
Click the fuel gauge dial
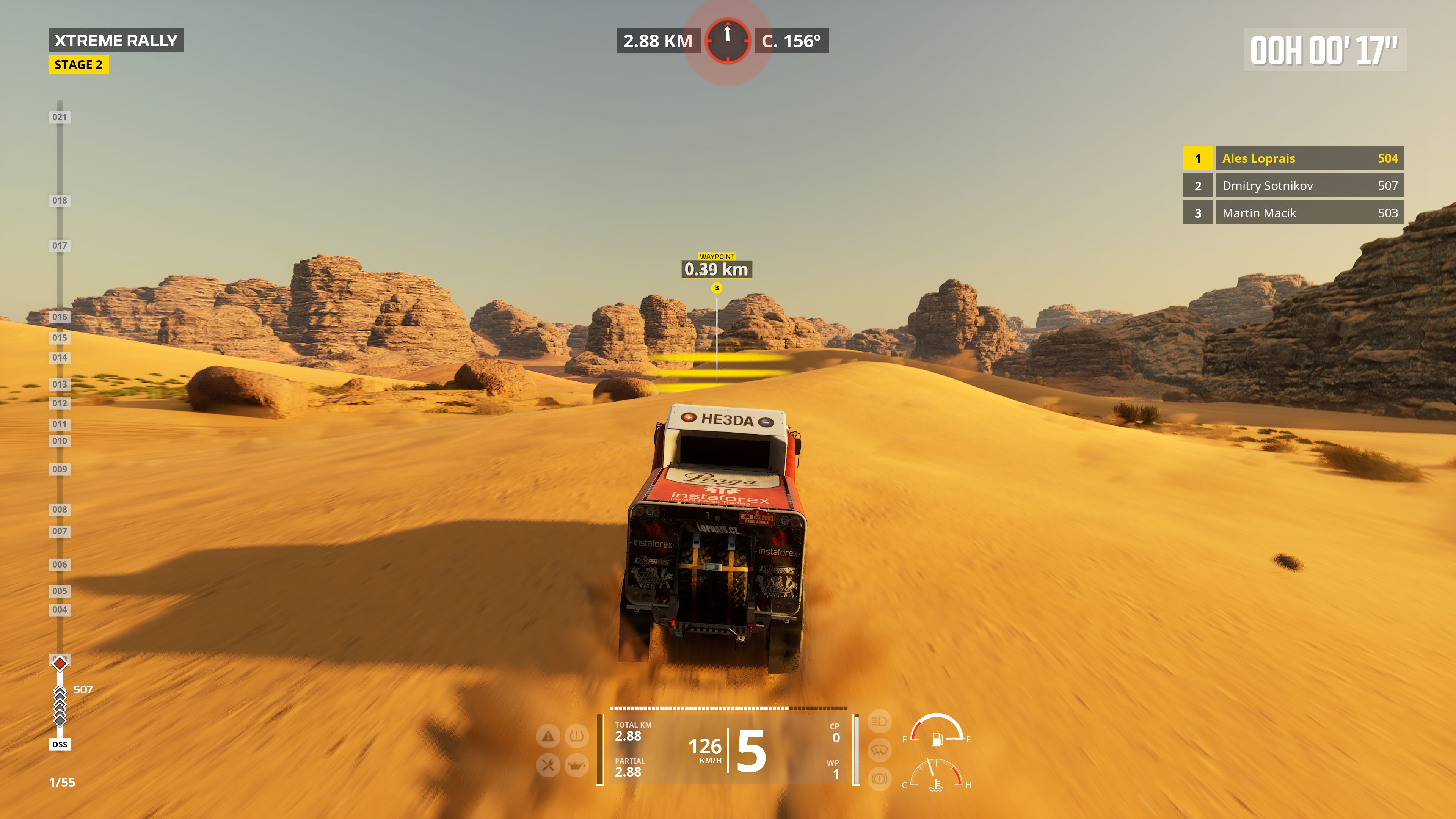tap(937, 730)
